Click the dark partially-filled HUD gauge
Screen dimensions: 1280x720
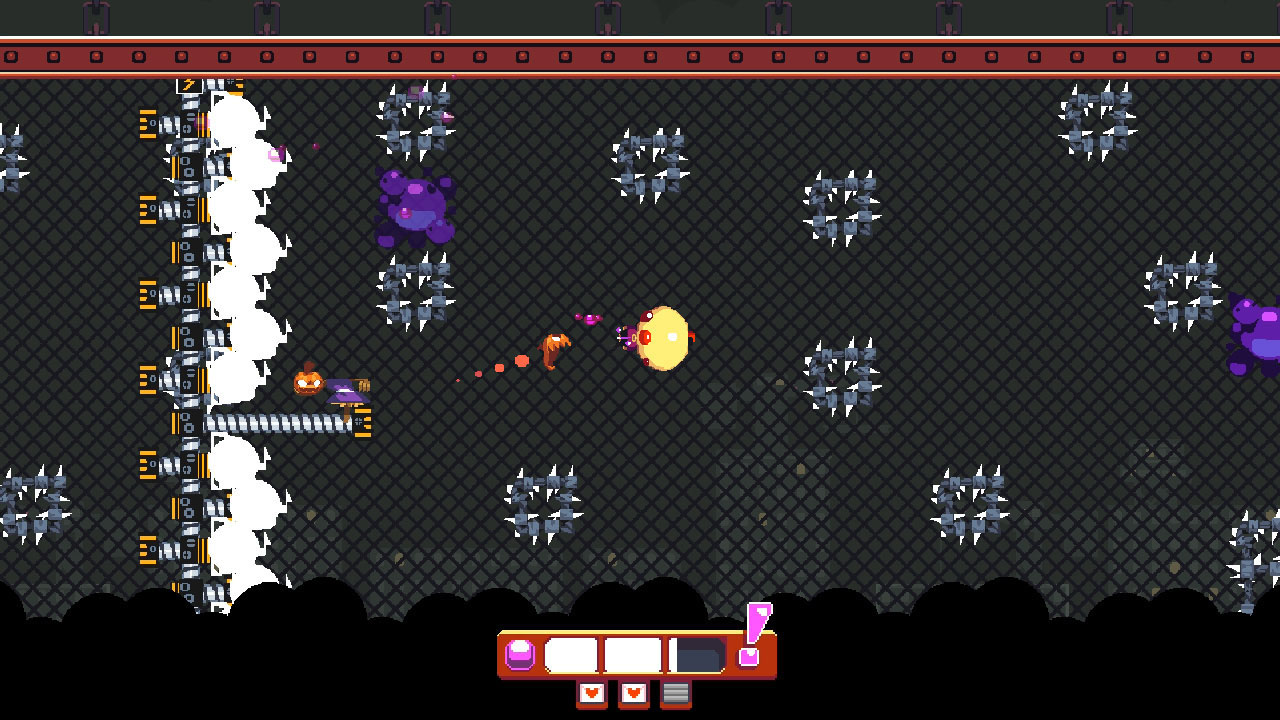click(x=696, y=654)
